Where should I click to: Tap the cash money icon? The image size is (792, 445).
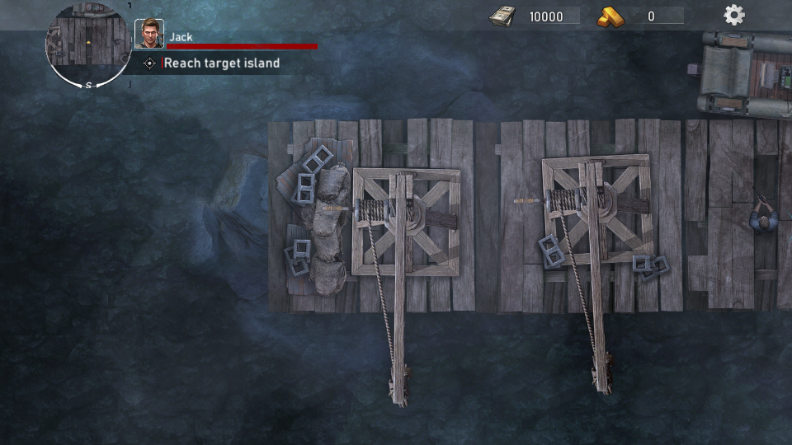[503, 16]
